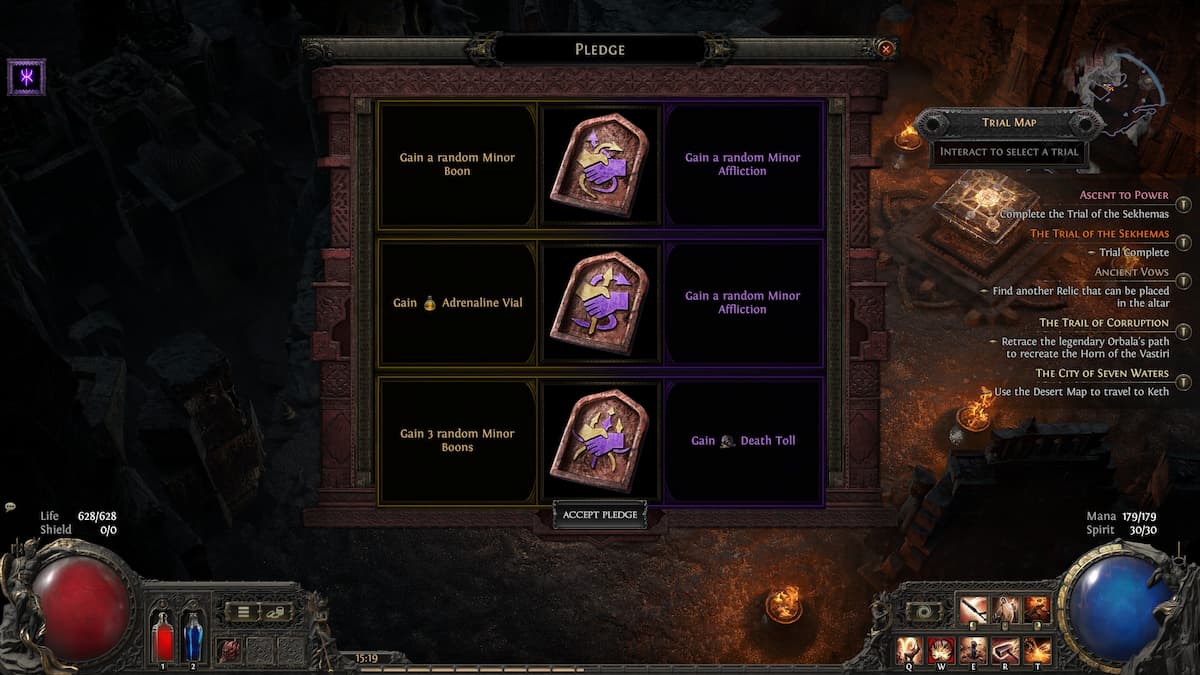Open the chat via speech bubble icon
The image size is (1200, 675).
[x=9, y=508]
